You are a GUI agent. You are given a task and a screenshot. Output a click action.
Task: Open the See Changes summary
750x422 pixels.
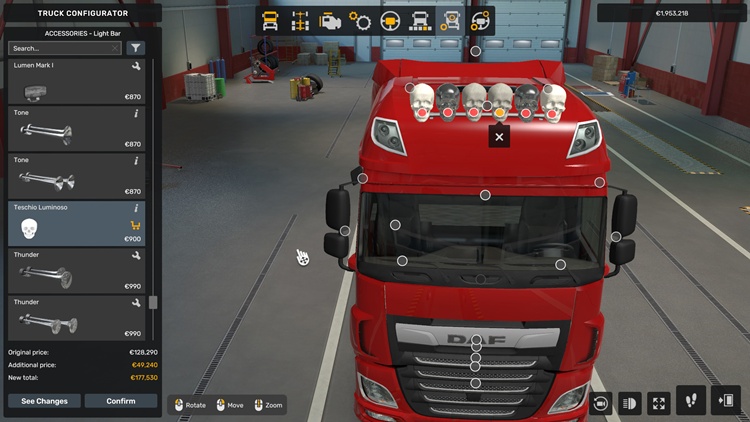tap(44, 401)
